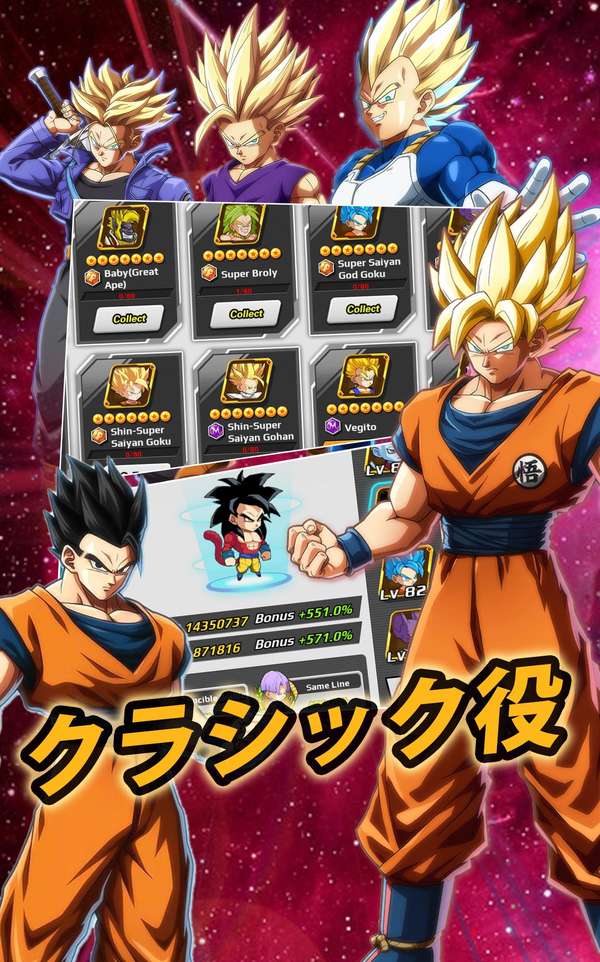This screenshot has height=962, width=600.
Task: Pick the Vegito character portrait
Action: click(x=364, y=375)
